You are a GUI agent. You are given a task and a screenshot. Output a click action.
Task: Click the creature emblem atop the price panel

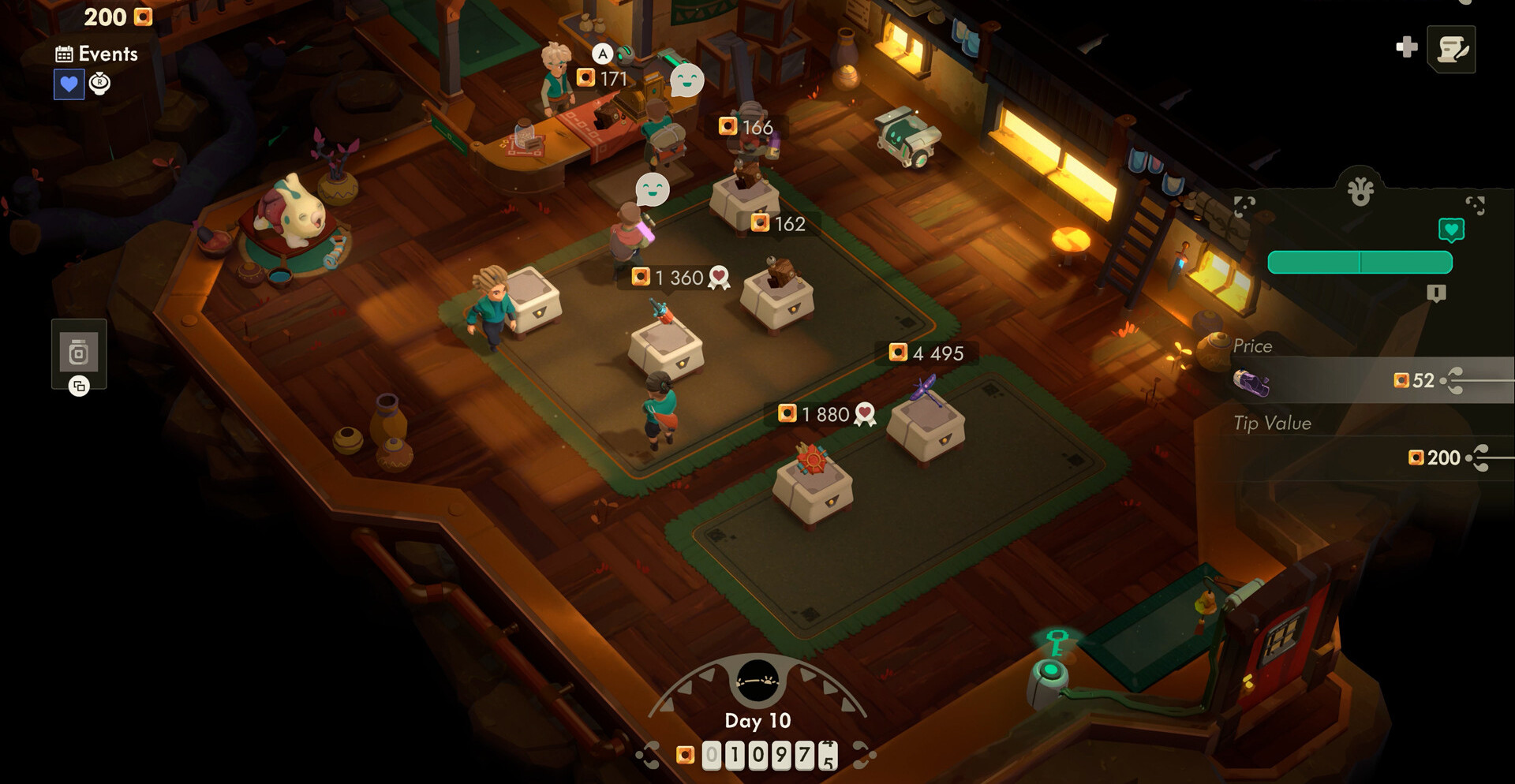(x=1360, y=191)
